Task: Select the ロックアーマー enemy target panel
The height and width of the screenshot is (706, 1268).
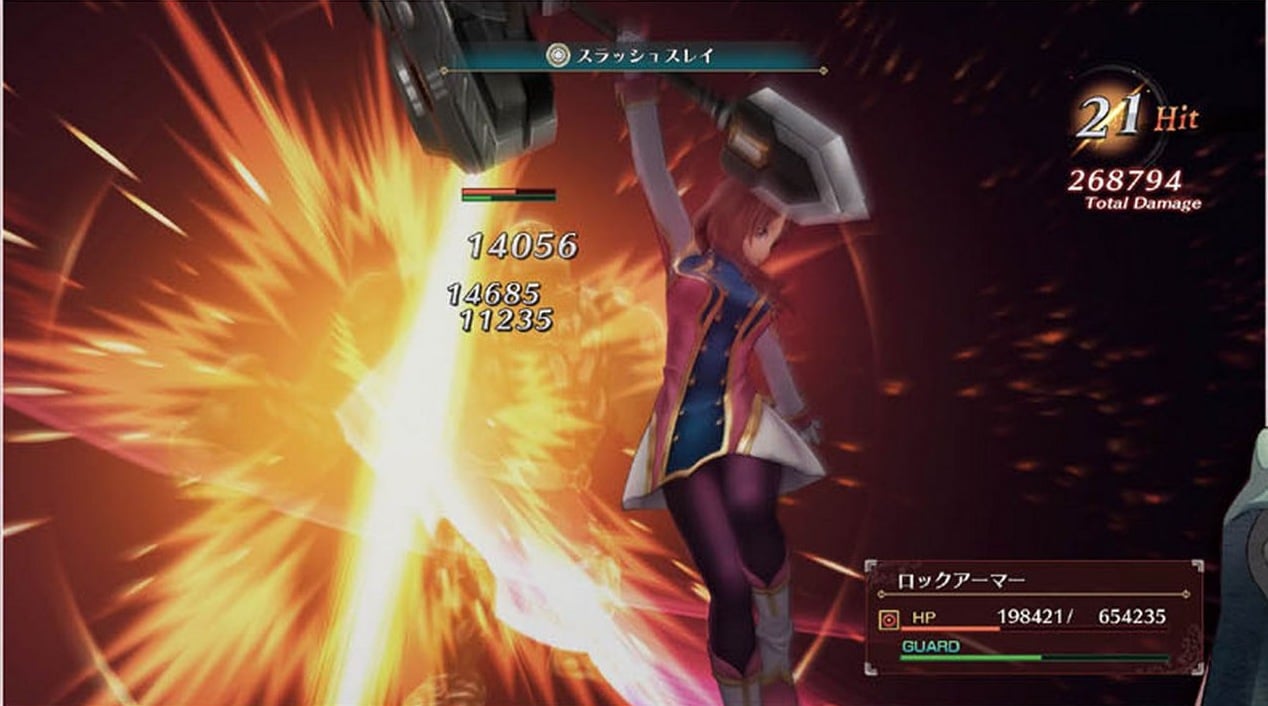Action: click(1033, 615)
